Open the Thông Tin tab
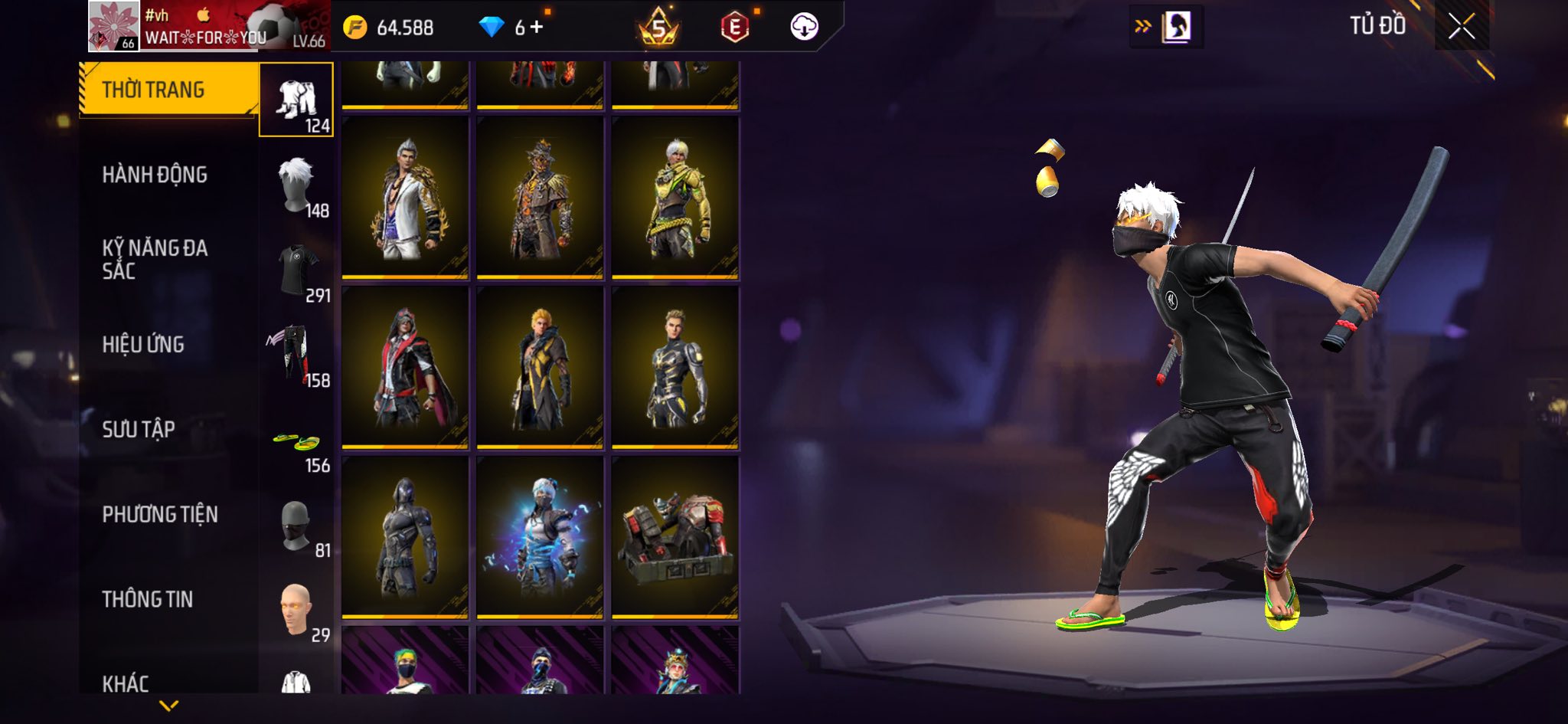This screenshot has height=724, width=1568. tap(148, 599)
